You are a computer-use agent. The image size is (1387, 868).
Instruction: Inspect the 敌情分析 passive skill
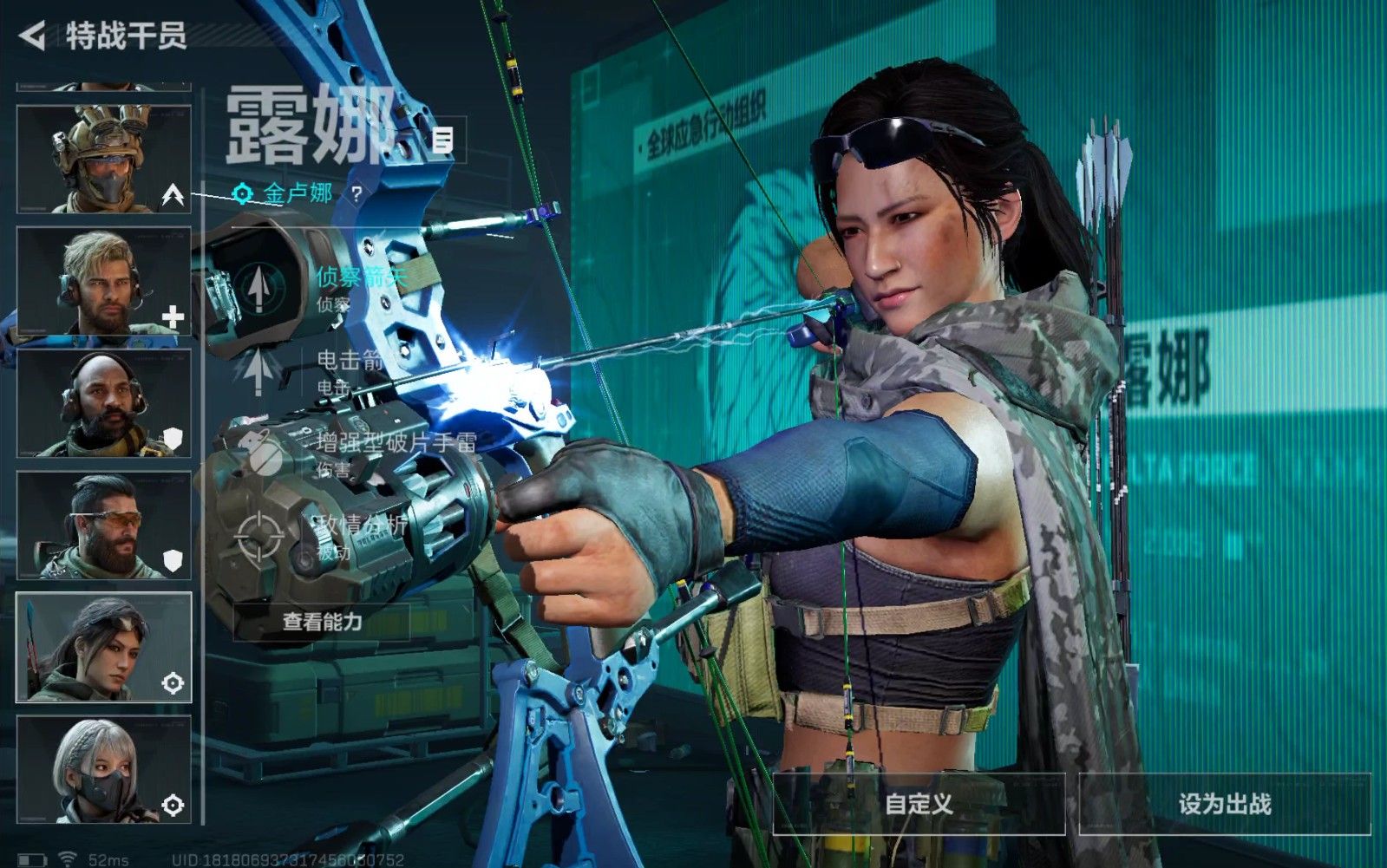tap(258, 538)
